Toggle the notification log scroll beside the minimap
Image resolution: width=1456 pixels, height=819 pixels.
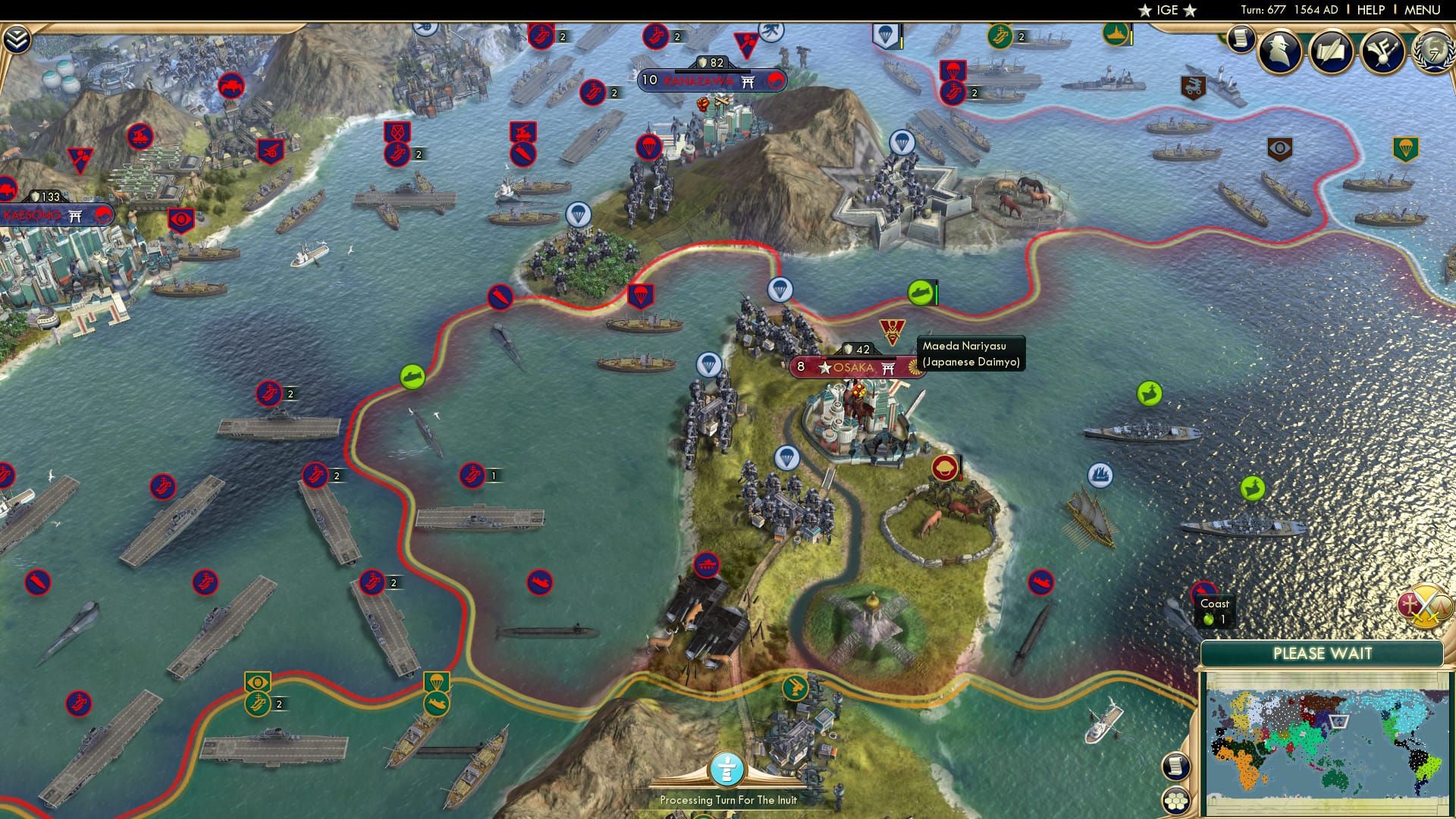coord(1175,767)
